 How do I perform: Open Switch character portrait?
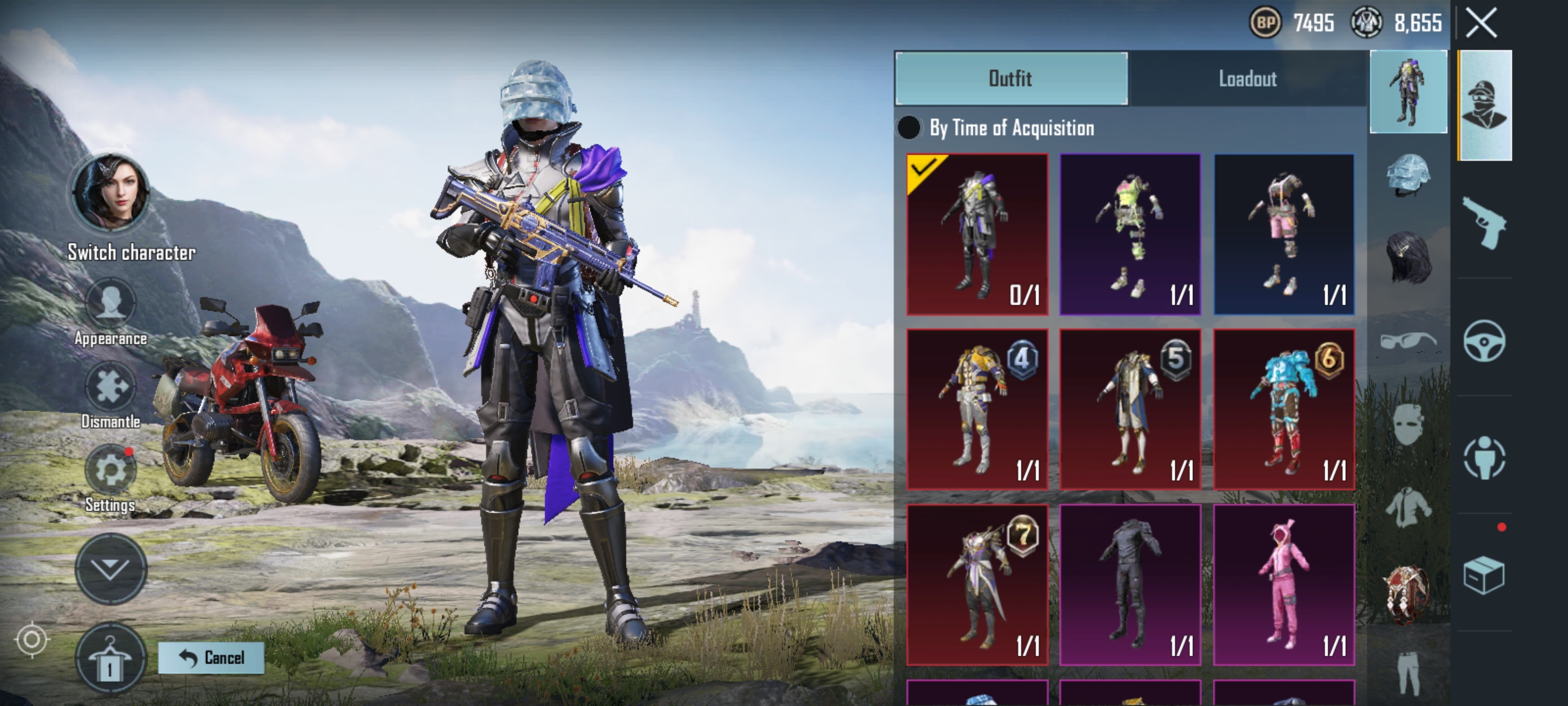110,193
